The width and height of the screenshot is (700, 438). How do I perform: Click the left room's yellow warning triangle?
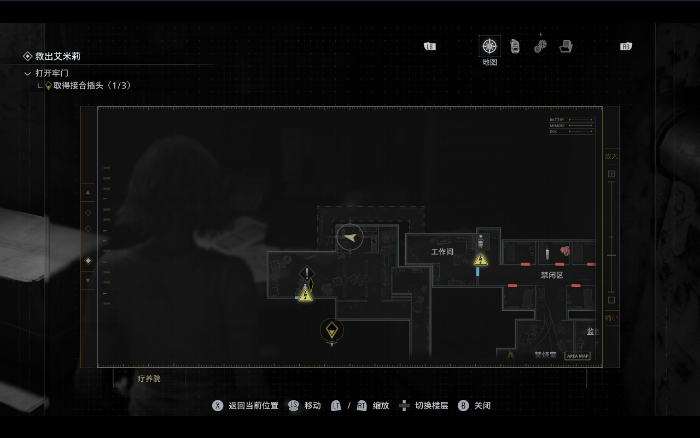pyautogui.click(x=306, y=294)
